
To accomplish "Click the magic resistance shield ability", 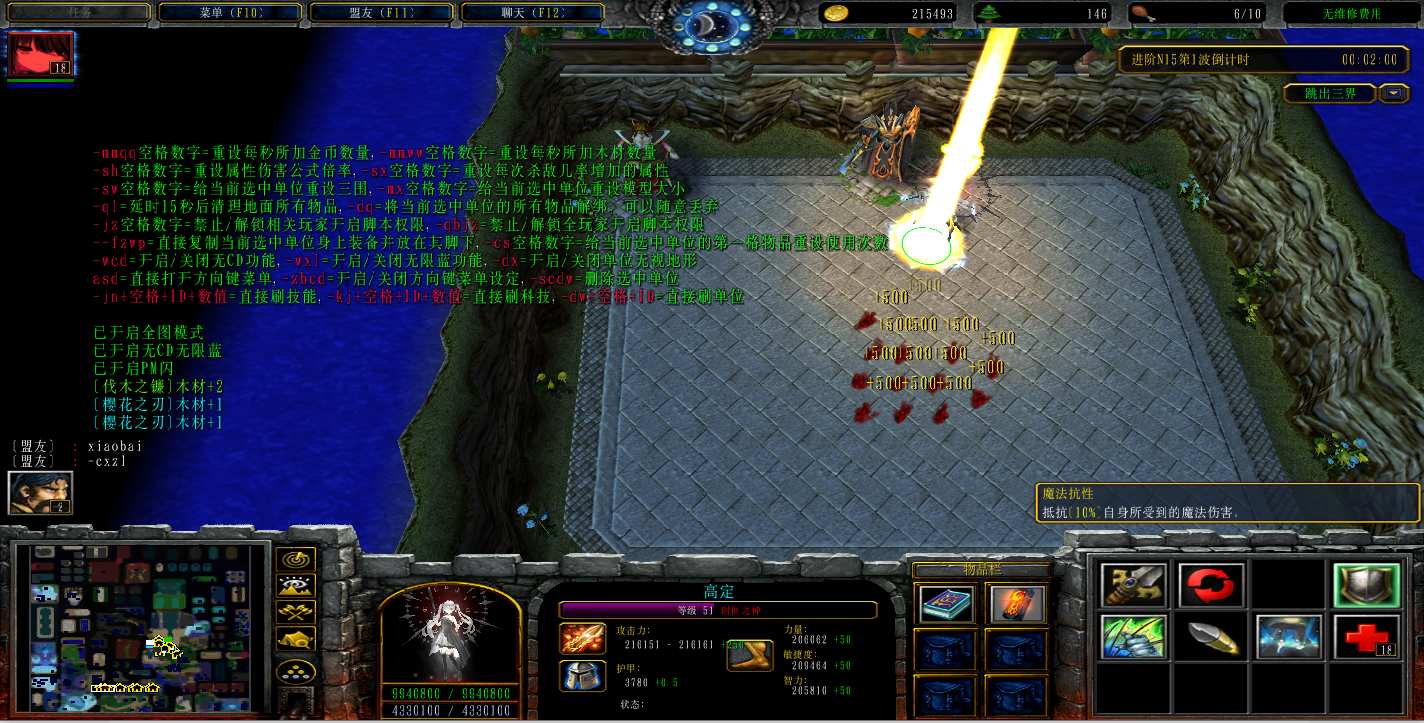I will click(1365, 586).
